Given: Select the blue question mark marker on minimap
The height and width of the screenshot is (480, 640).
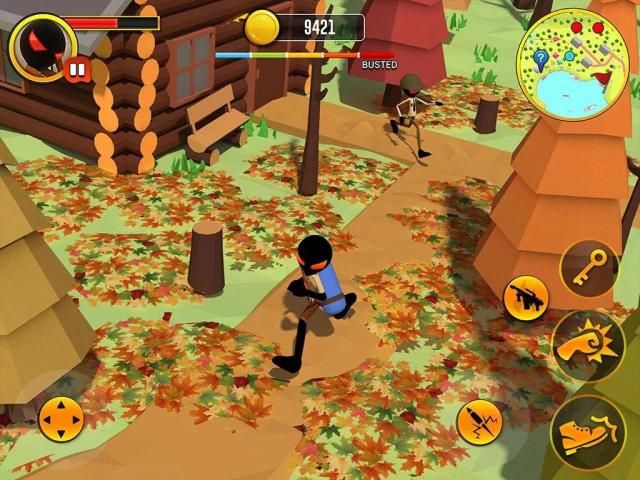Looking at the screenshot, I should [541, 58].
